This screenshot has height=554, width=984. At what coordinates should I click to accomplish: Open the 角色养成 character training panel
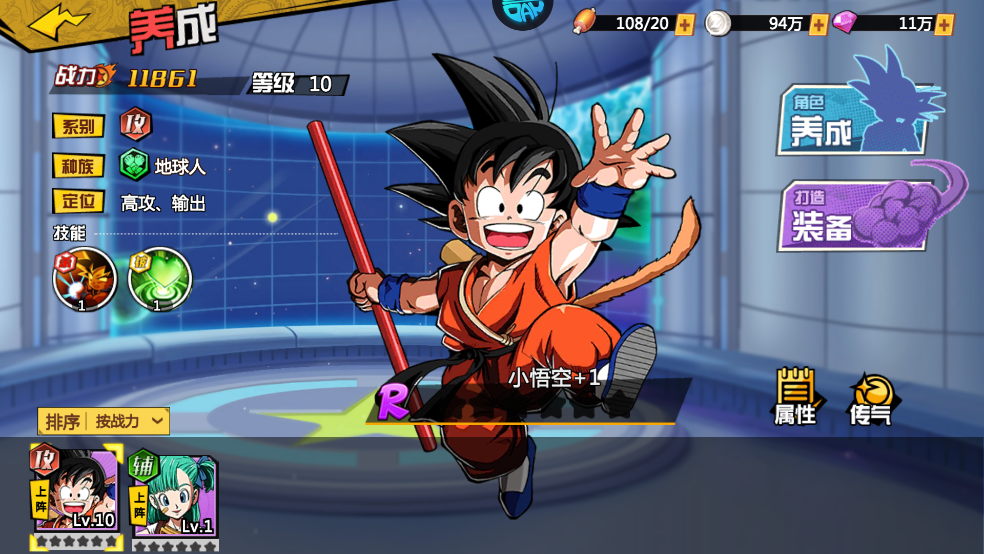850,120
